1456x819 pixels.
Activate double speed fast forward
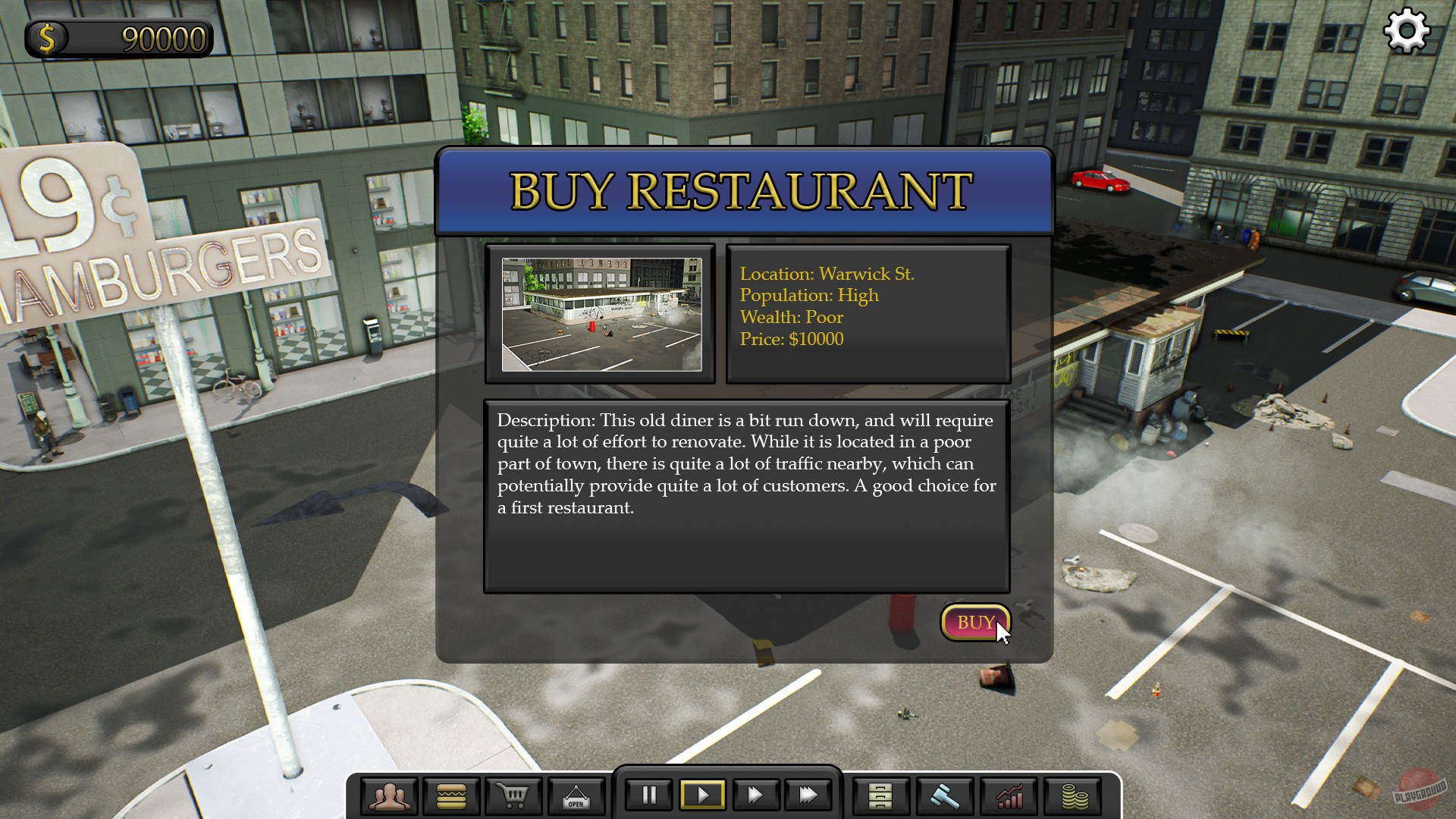click(x=756, y=795)
